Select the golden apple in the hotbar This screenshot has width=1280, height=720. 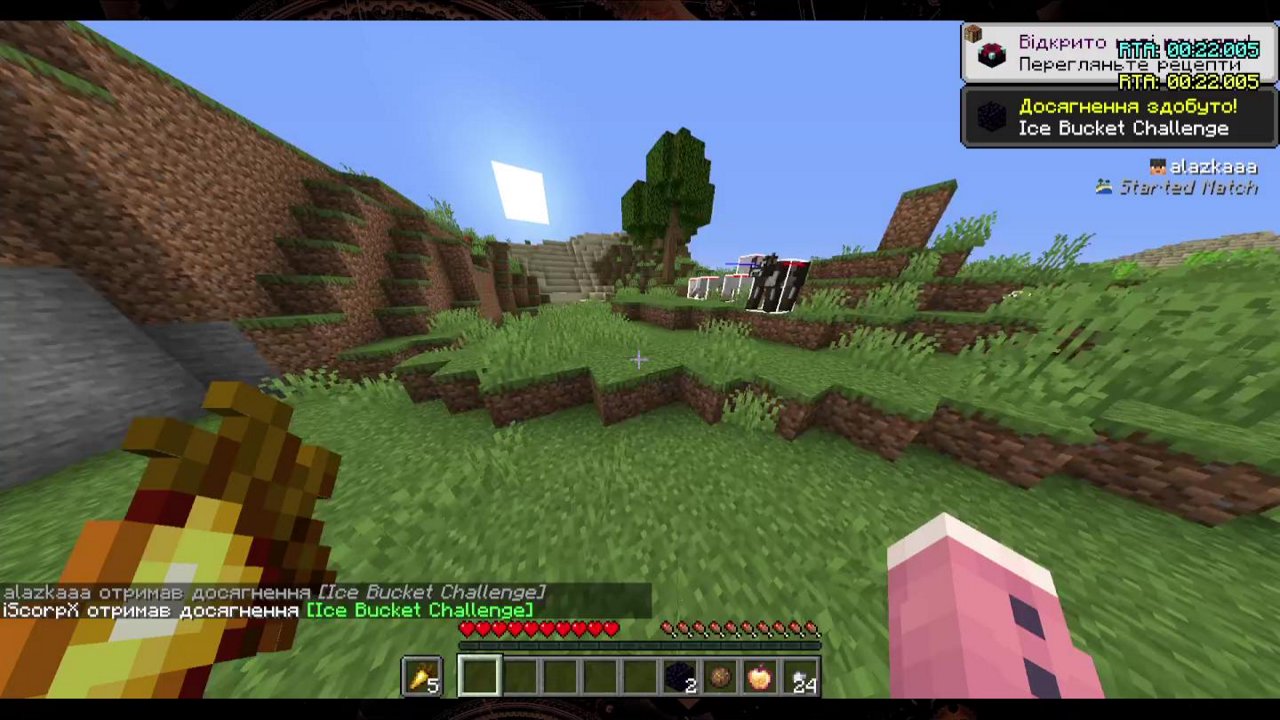click(758, 678)
